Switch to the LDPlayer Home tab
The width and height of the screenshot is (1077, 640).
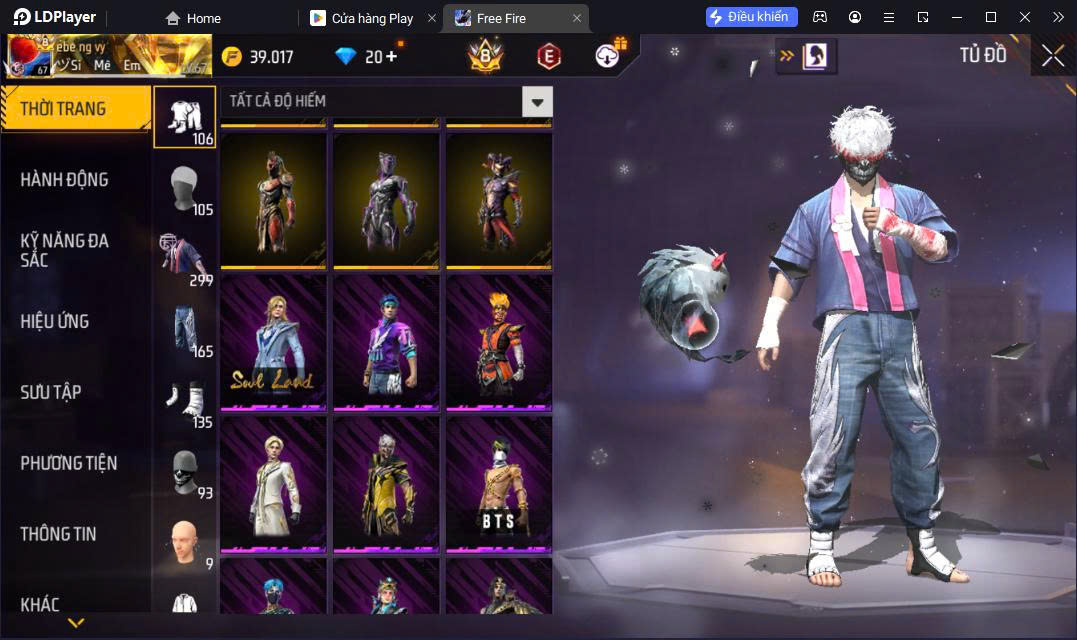pos(193,18)
